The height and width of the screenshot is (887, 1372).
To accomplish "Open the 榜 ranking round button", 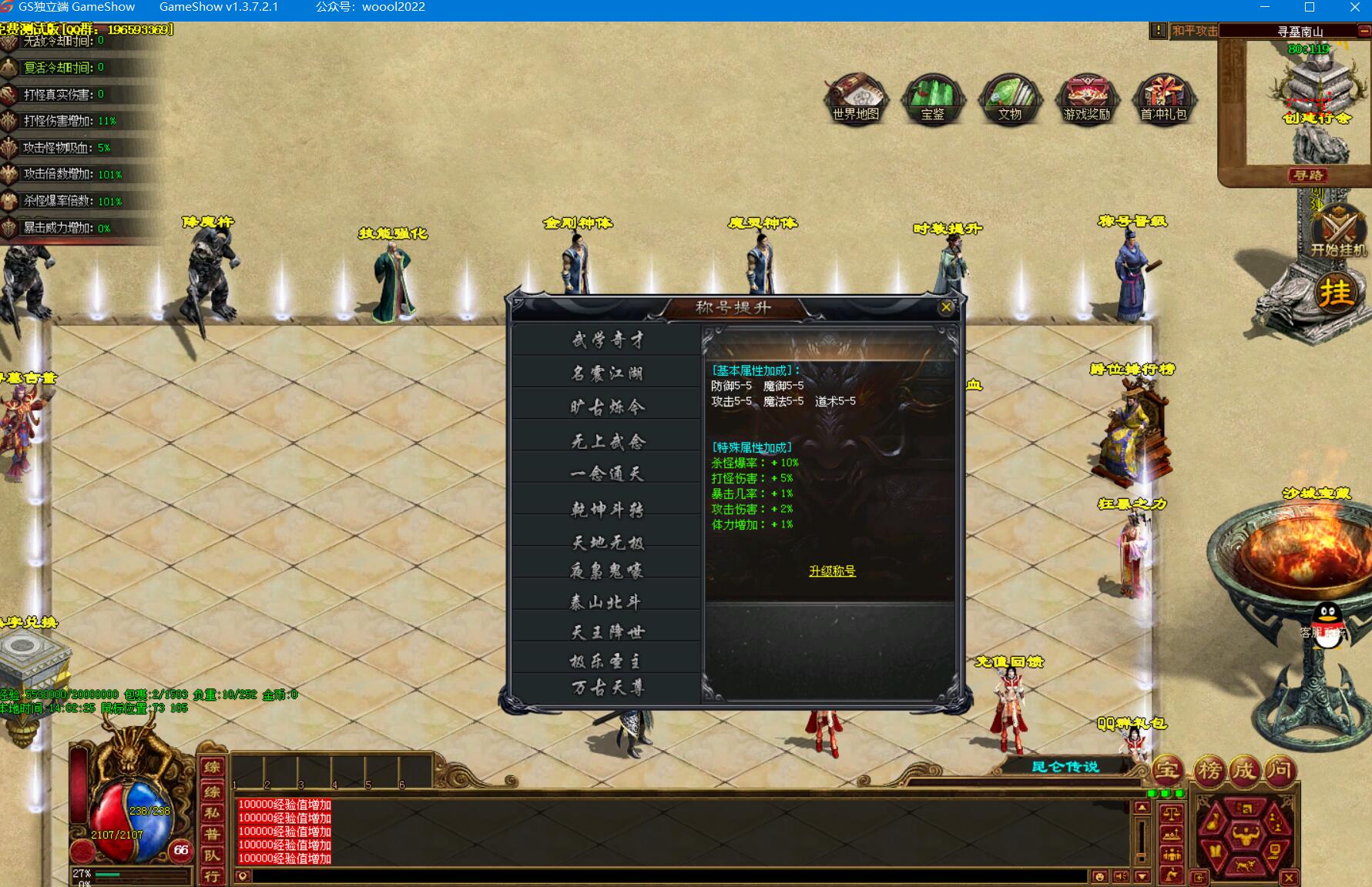I will pos(1209,769).
